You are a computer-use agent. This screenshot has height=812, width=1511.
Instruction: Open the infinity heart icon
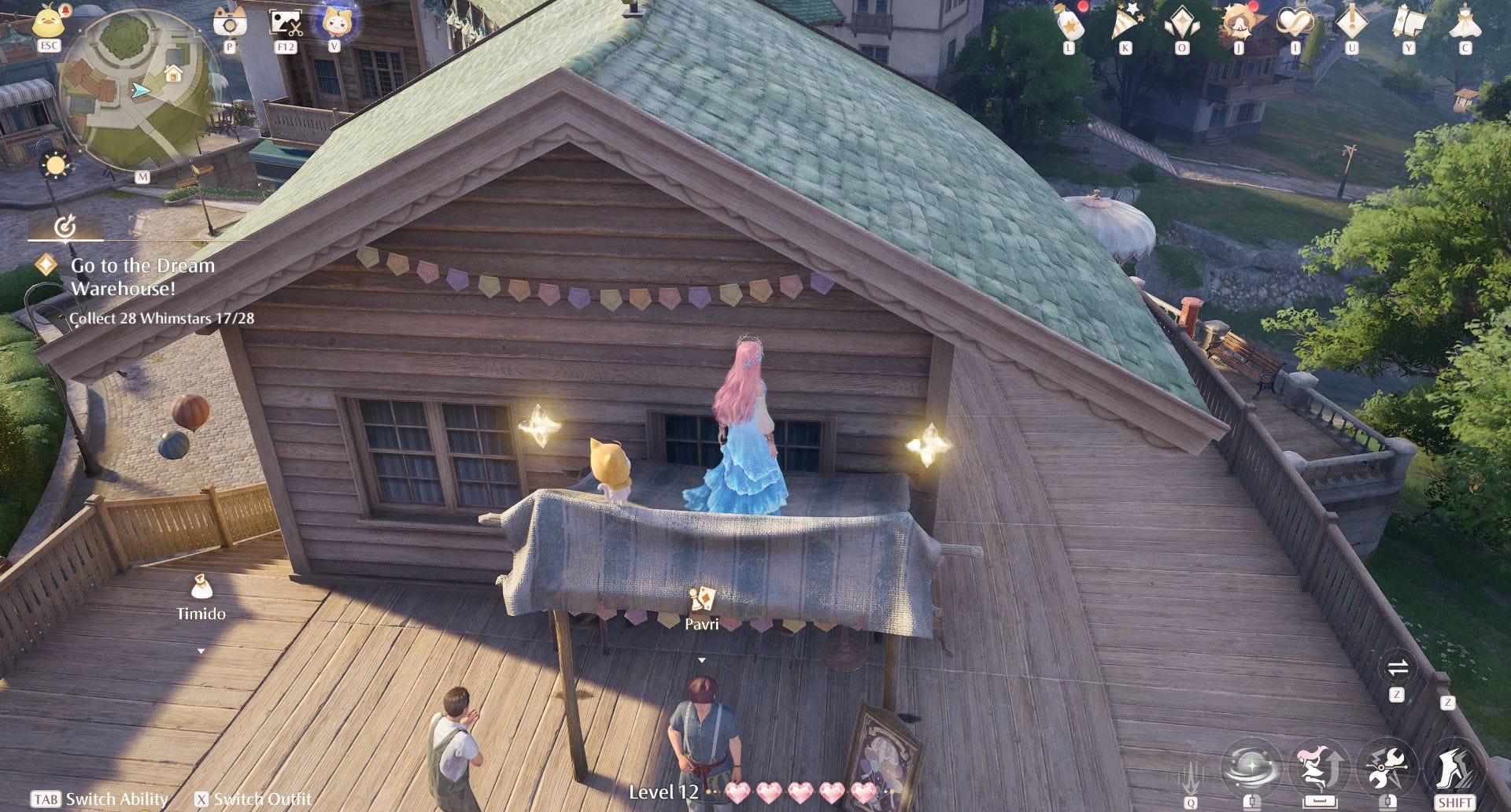(1295, 23)
